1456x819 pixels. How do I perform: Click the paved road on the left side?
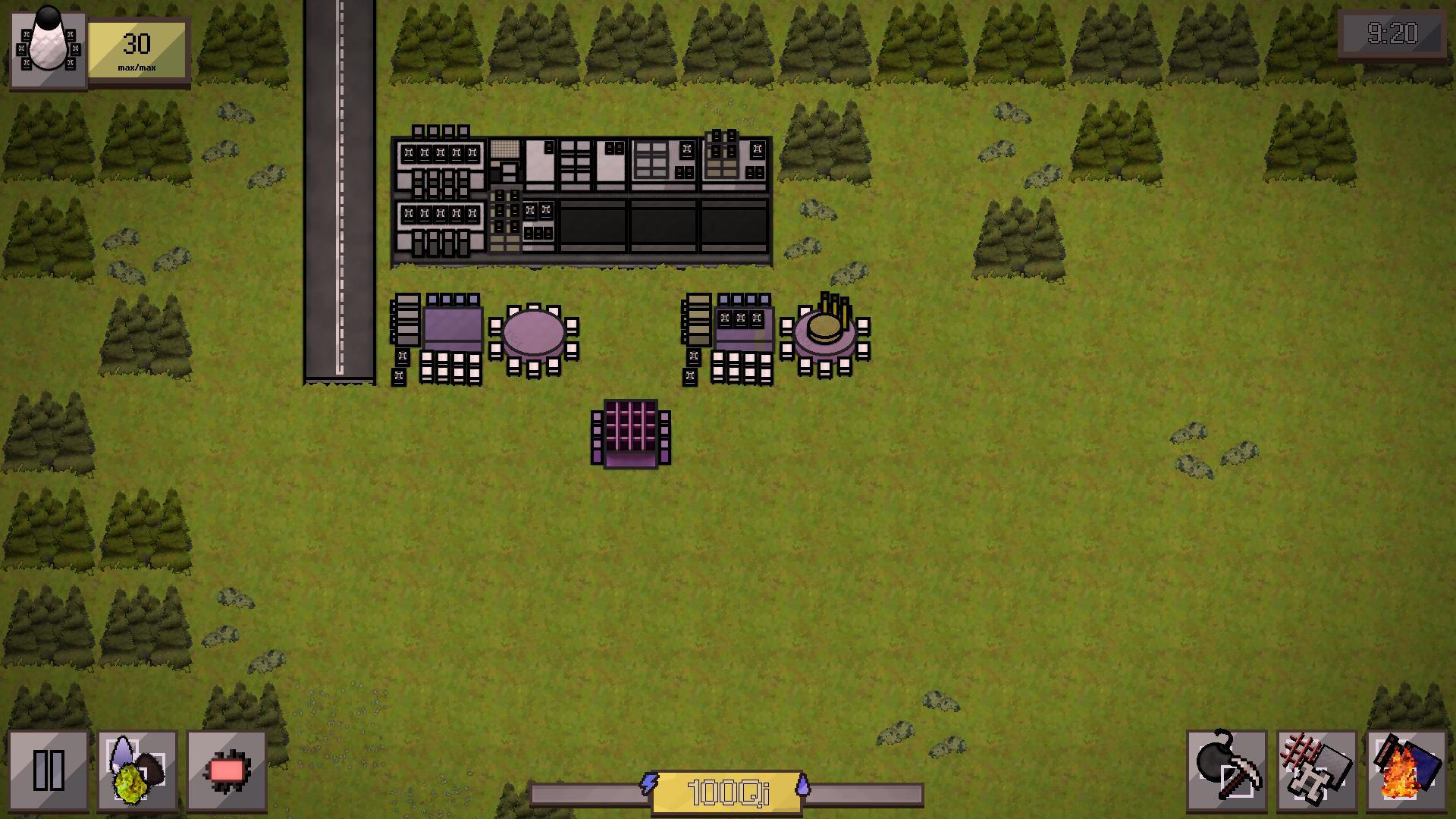click(x=340, y=227)
